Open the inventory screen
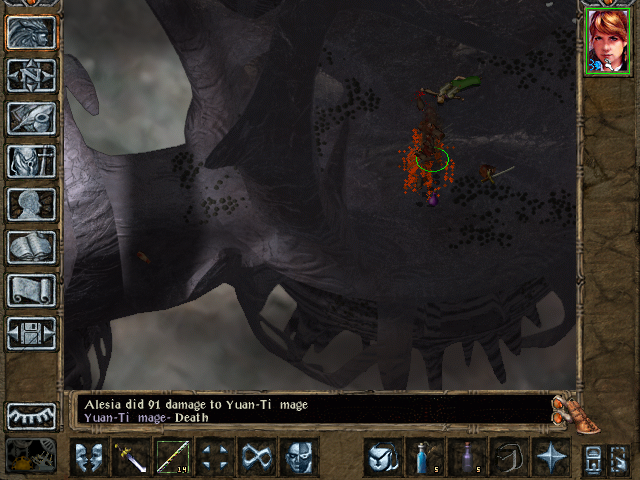Viewport: 640px width, 480px height. (x=31, y=161)
